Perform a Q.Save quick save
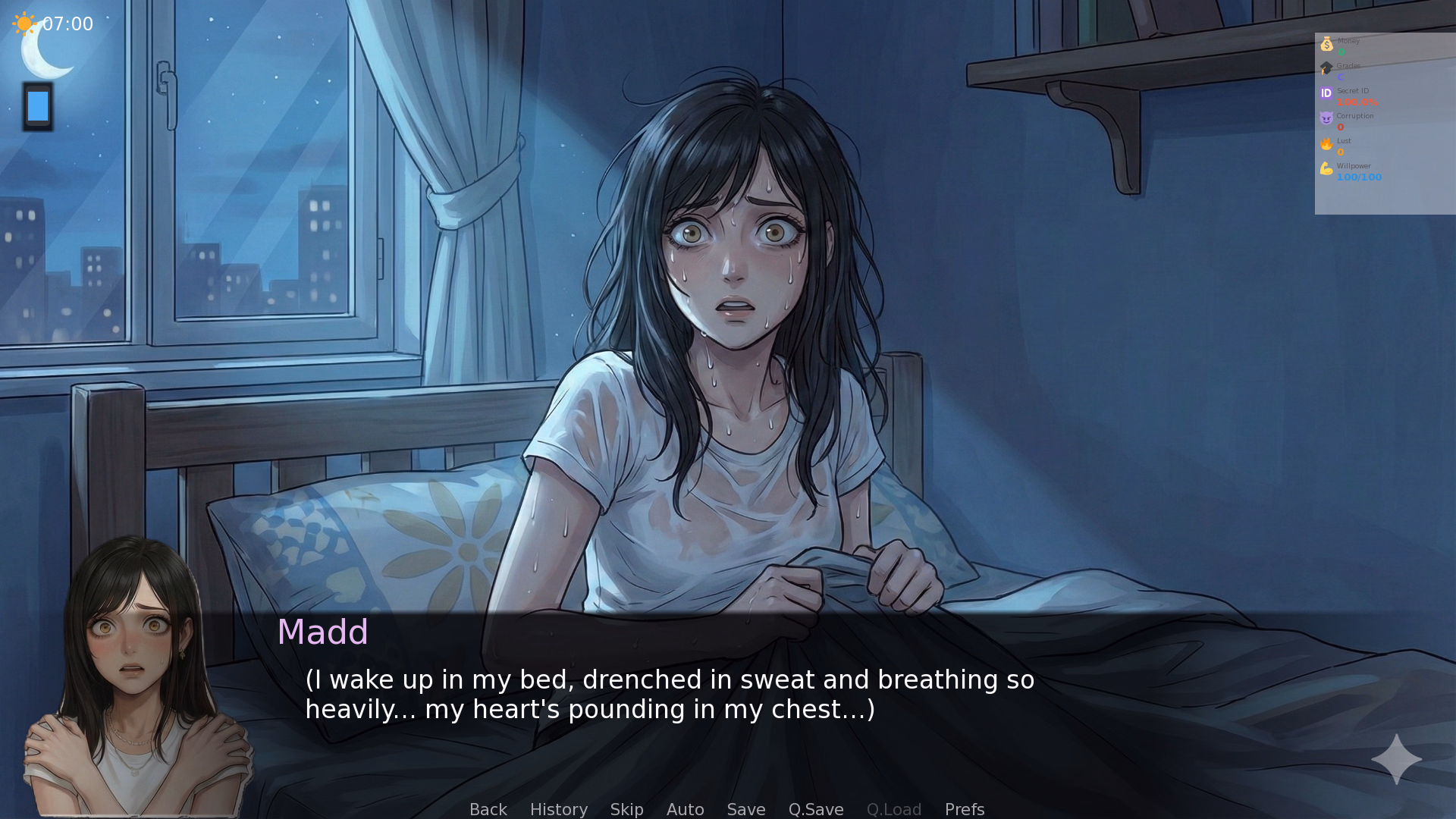Image resolution: width=1456 pixels, height=819 pixels. pos(816,809)
